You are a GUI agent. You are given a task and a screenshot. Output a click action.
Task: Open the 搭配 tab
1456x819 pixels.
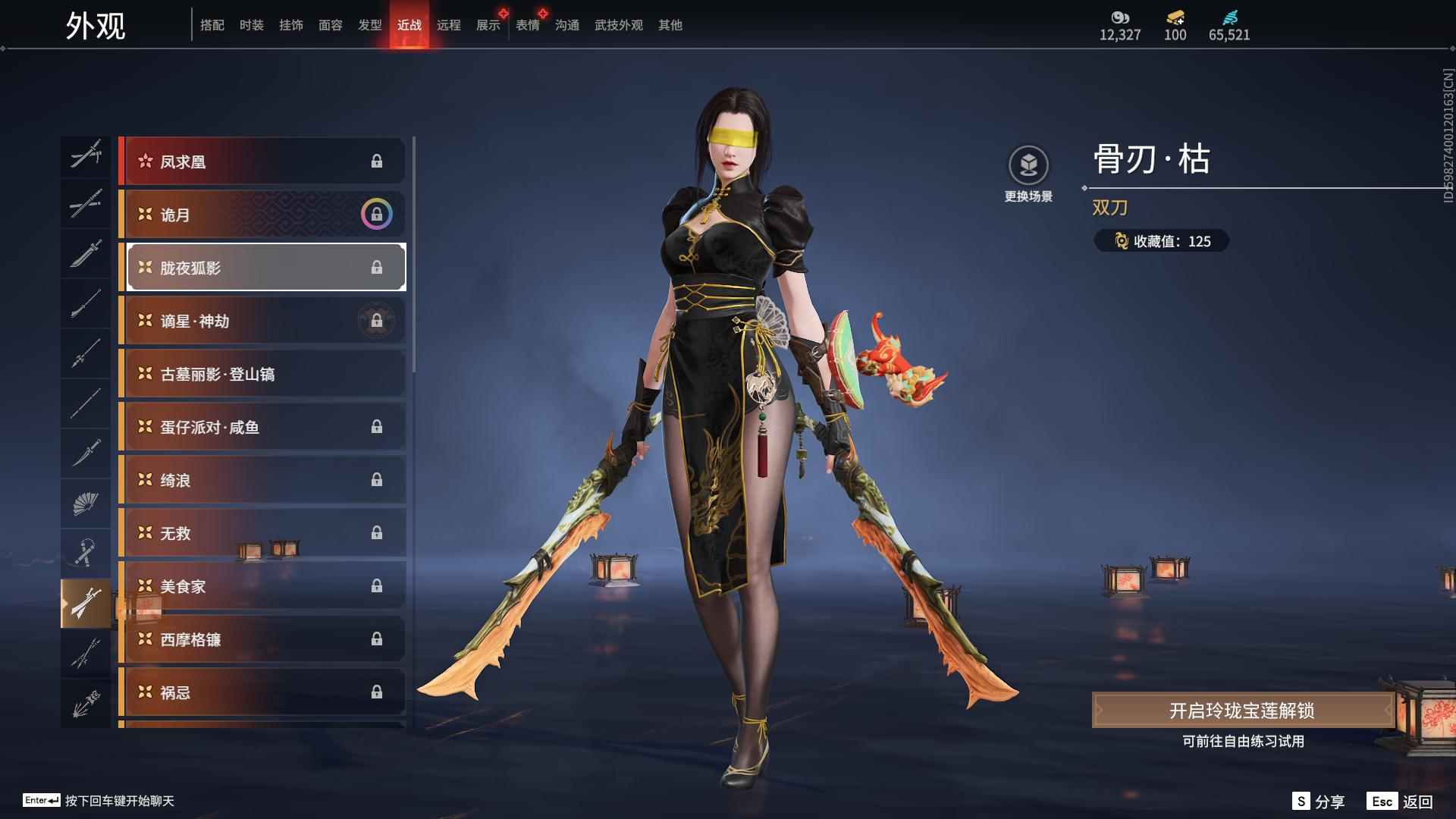click(x=212, y=25)
